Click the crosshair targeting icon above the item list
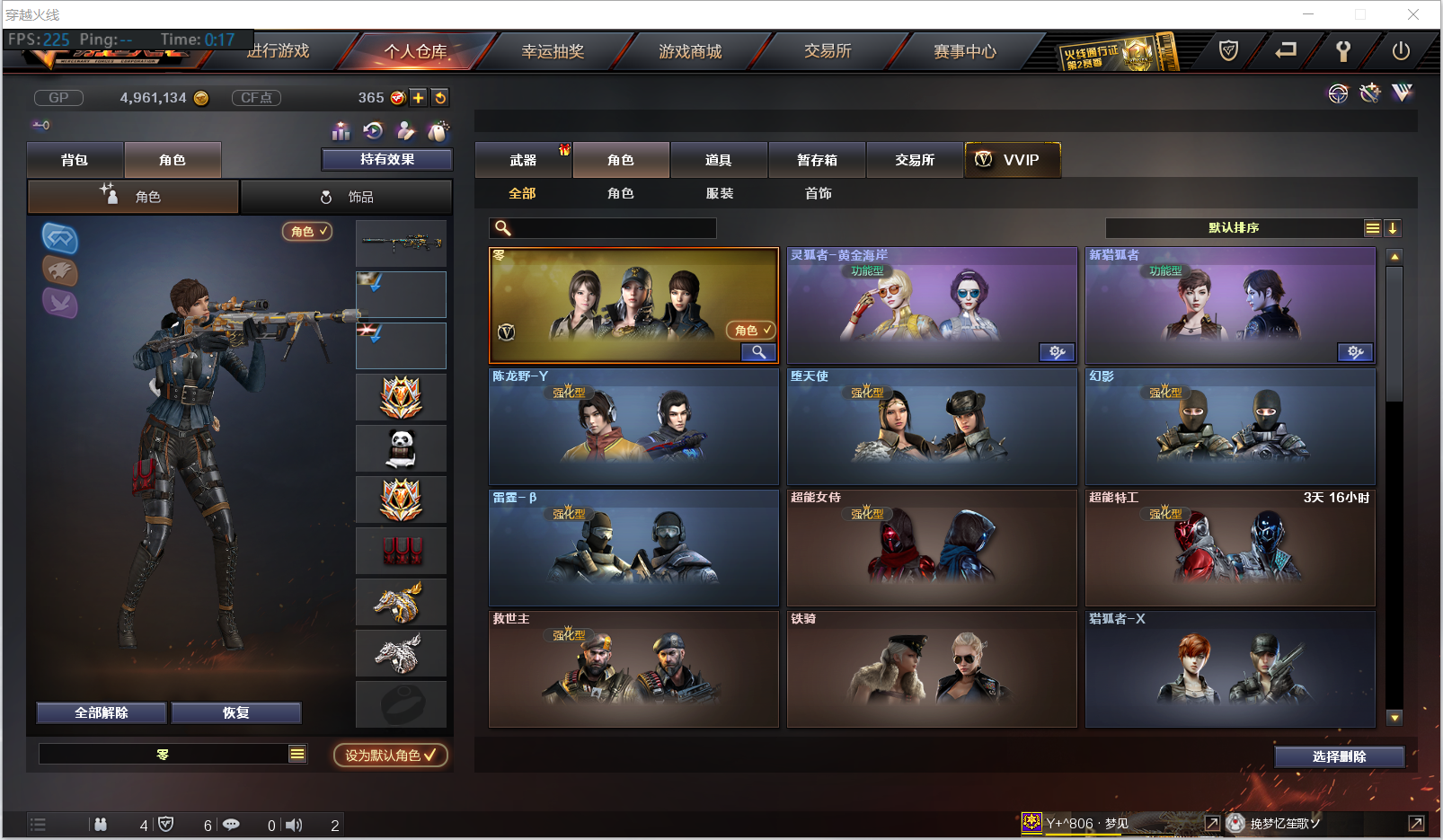 (x=1339, y=93)
